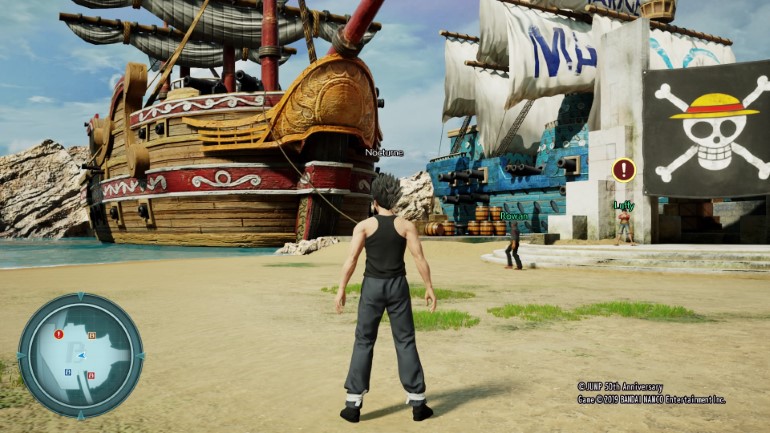This screenshot has height=433, width=770.
Task: Select the red square marker on the minimap
Action: click(x=91, y=375)
